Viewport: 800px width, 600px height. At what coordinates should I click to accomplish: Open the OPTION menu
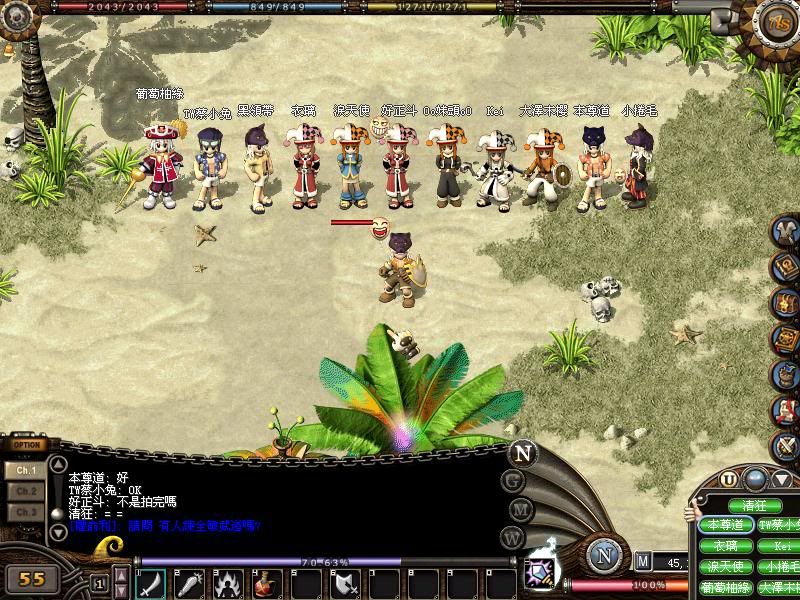[28, 445]
